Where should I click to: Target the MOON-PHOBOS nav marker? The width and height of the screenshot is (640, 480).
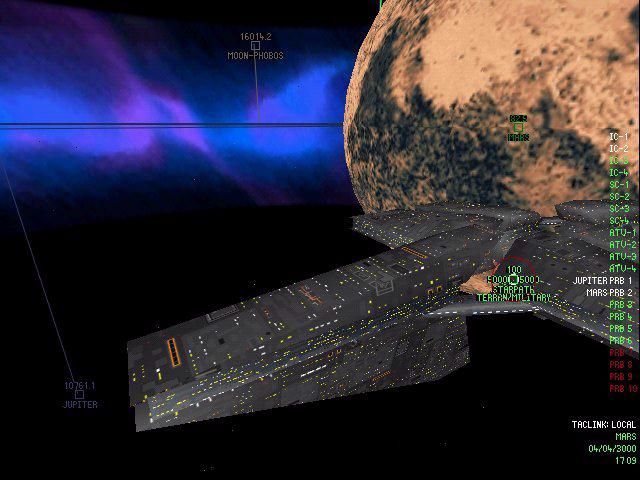pyautogui.click(x=255, y=45)
